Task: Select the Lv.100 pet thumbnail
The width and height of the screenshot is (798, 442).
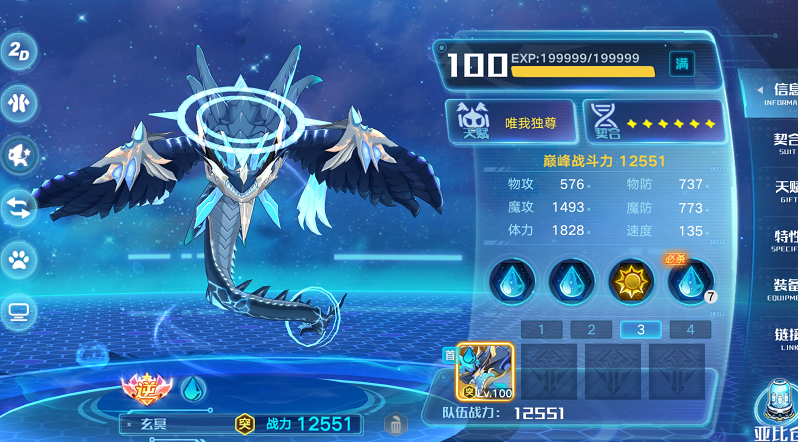Action: tap(485, 371)
